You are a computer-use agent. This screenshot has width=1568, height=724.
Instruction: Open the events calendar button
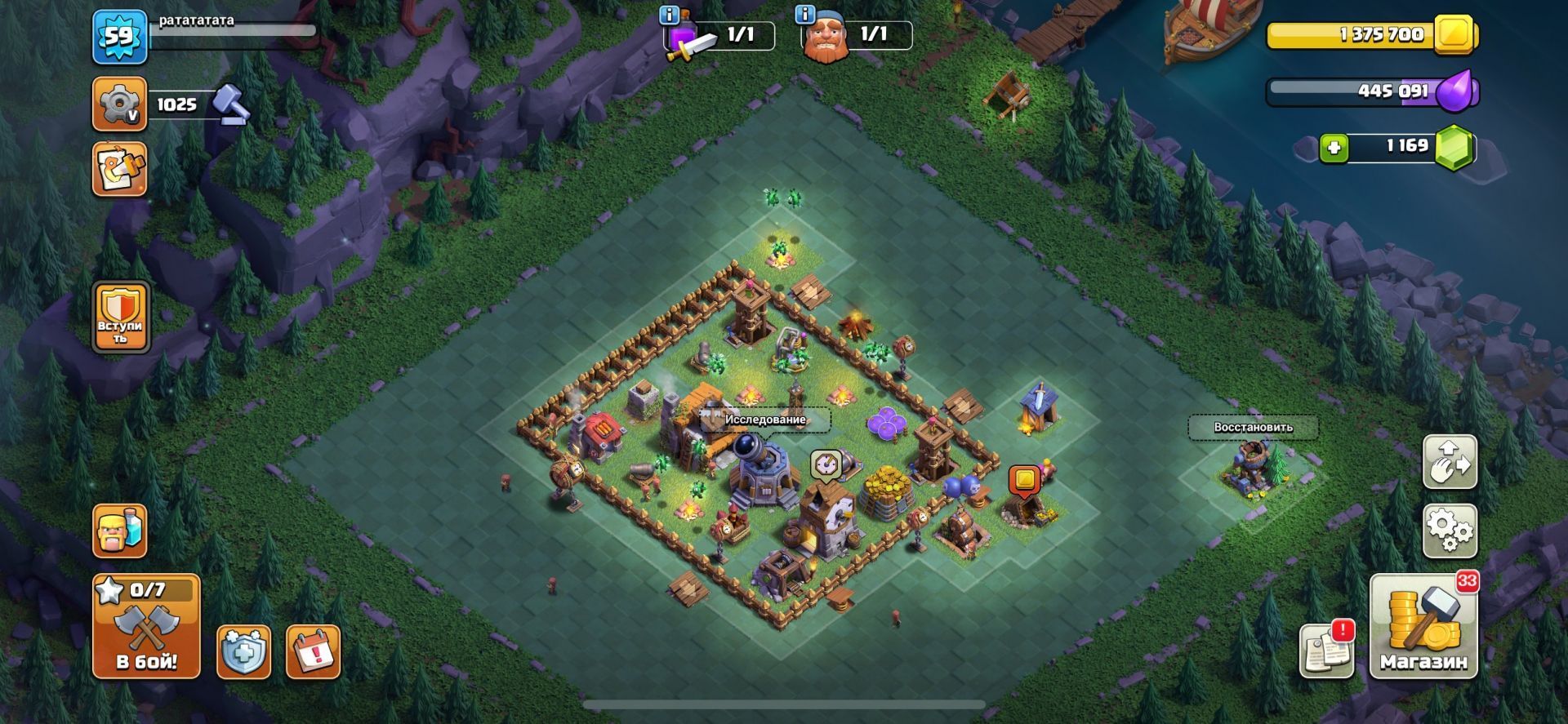313,652
